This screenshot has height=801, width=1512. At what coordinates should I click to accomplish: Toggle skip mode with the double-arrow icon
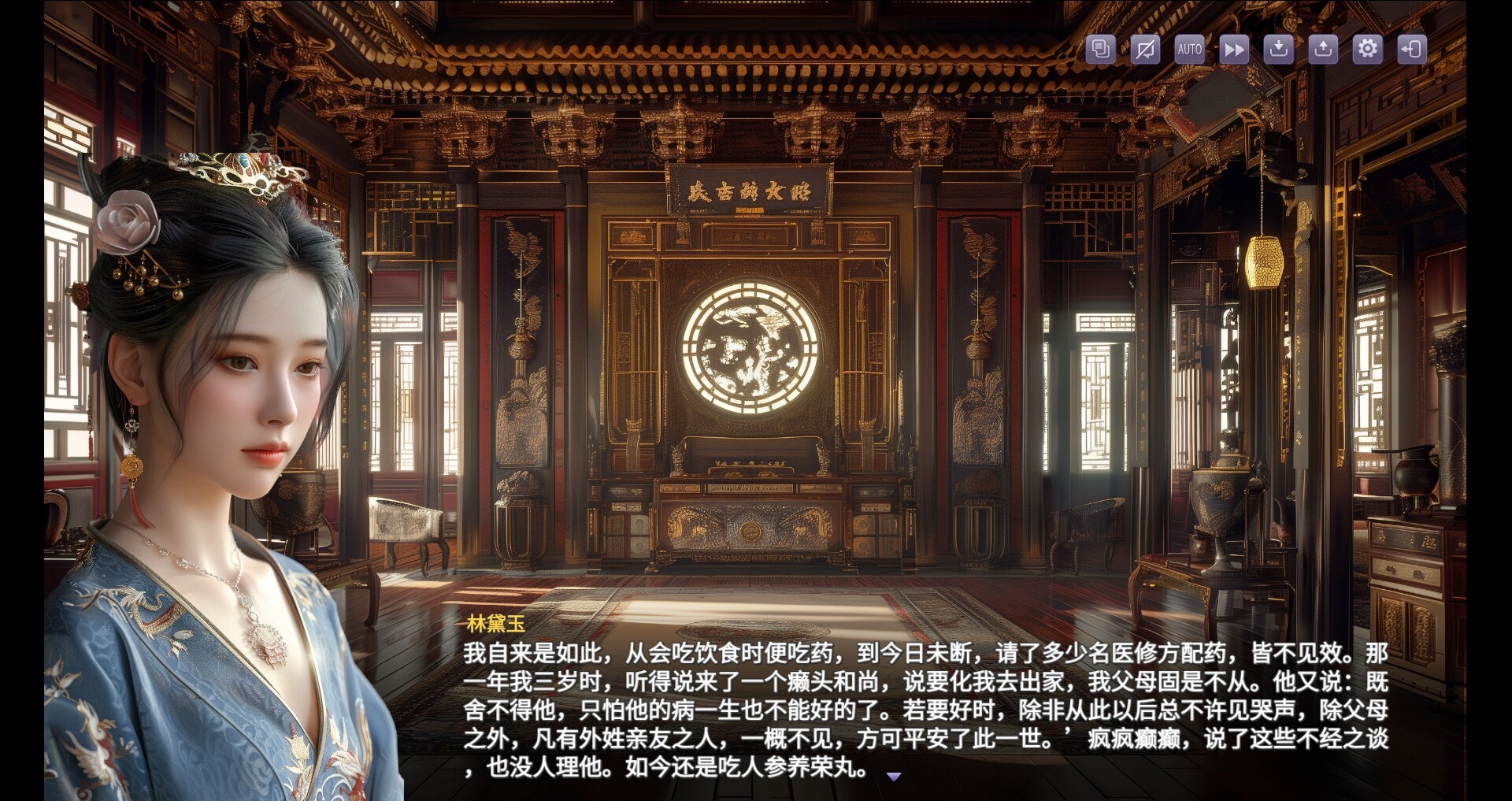(x=1234, y=49)
